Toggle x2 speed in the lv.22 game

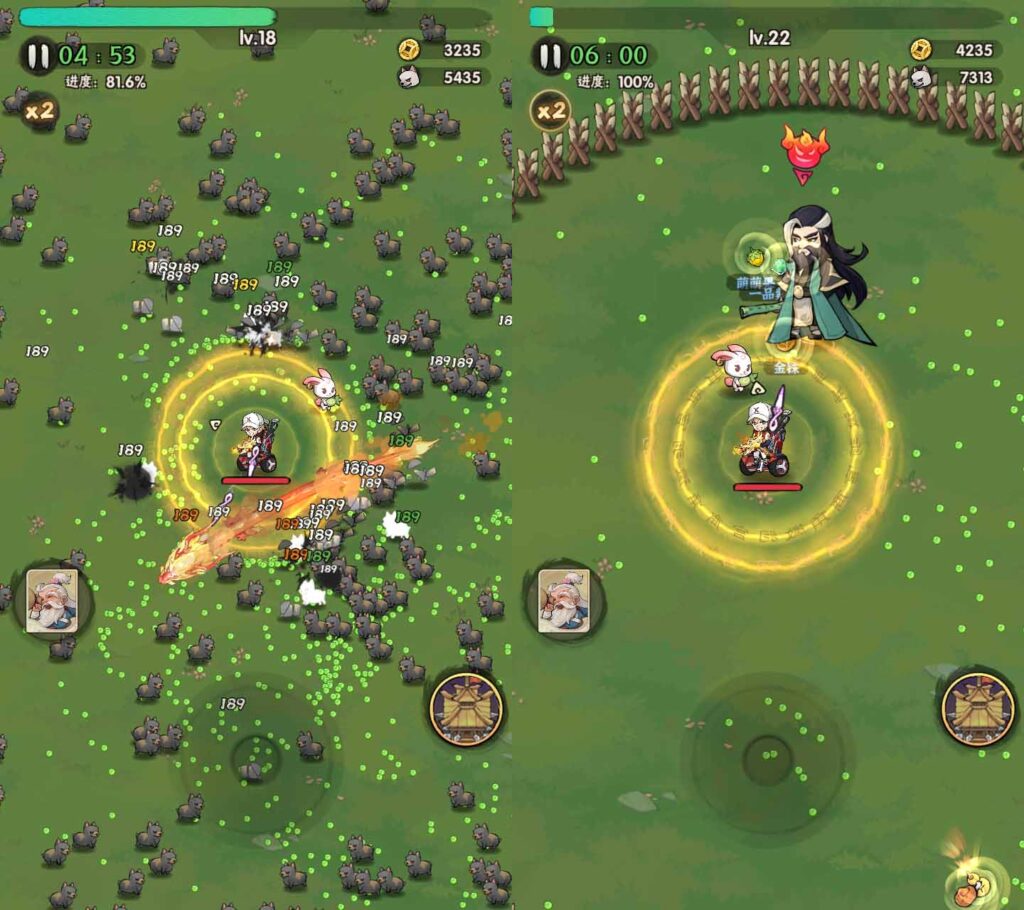[551, 110]
